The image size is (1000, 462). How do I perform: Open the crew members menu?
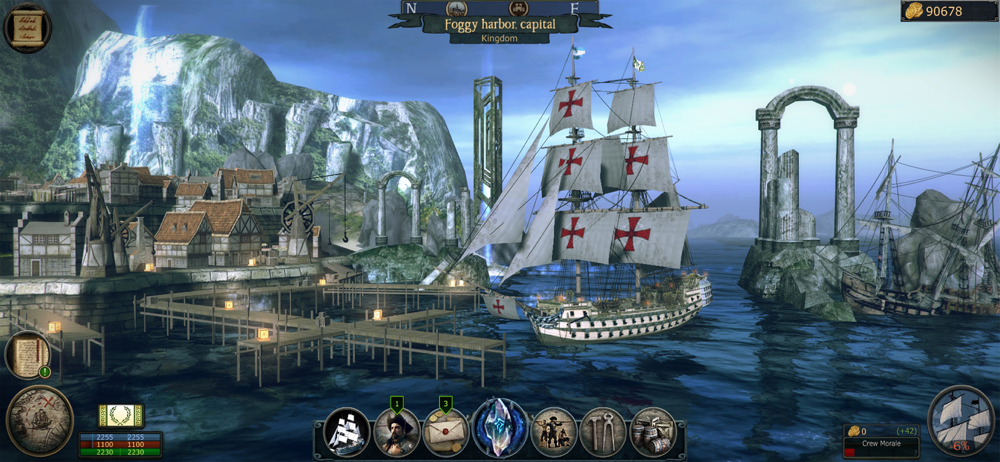[x=553, y=431]
